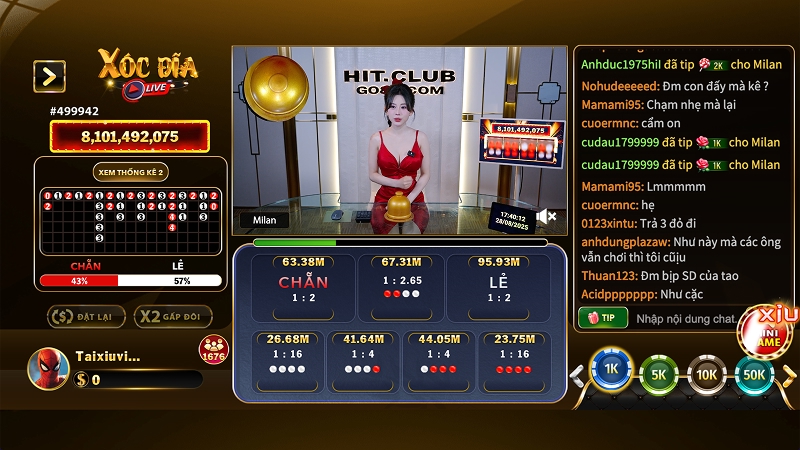
Task: Select the three-white one-red 1:4 bet
Action: [362, 362]
